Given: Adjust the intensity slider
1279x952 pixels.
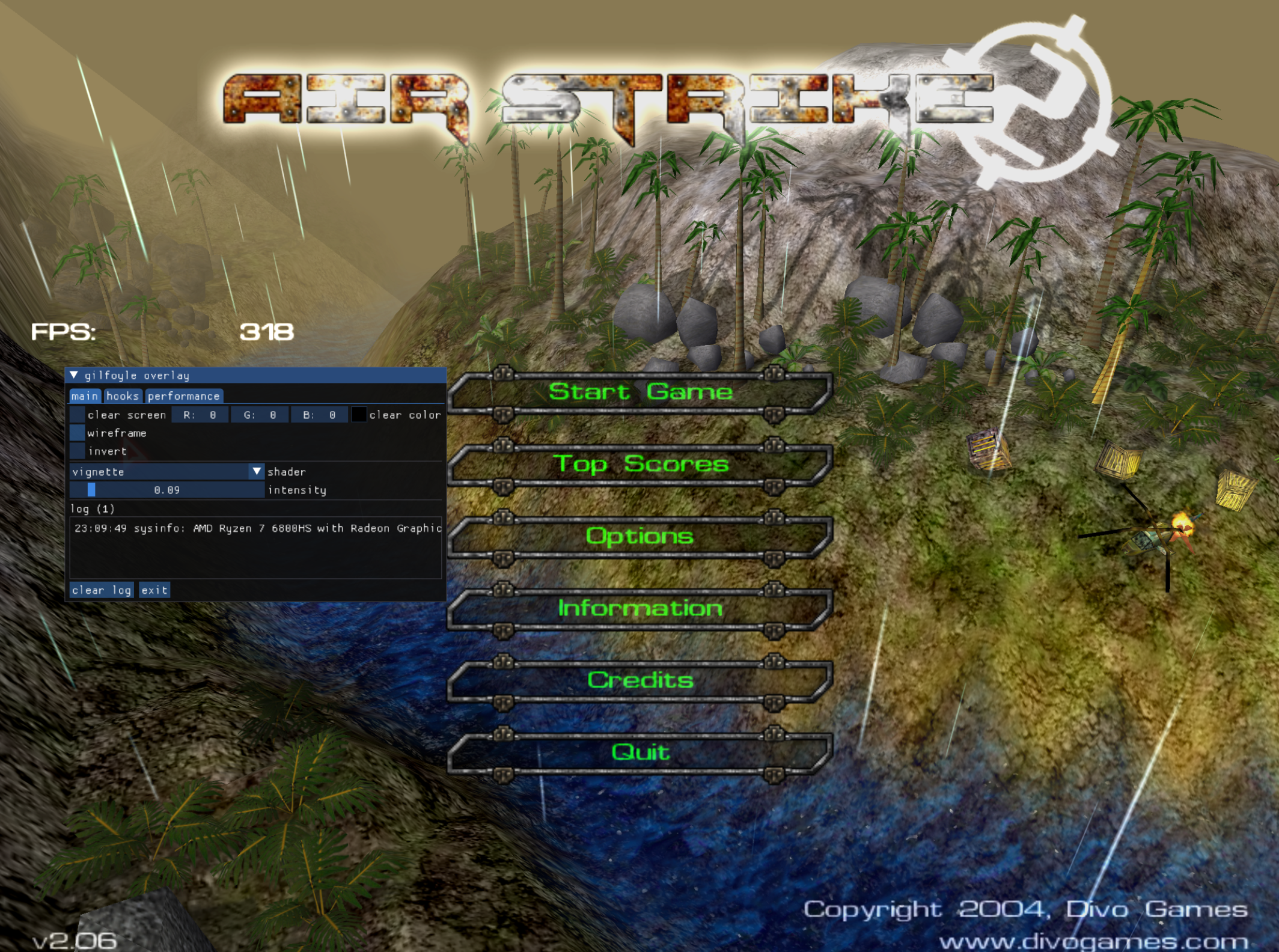Looking at the screenshot, I should 168,490.
